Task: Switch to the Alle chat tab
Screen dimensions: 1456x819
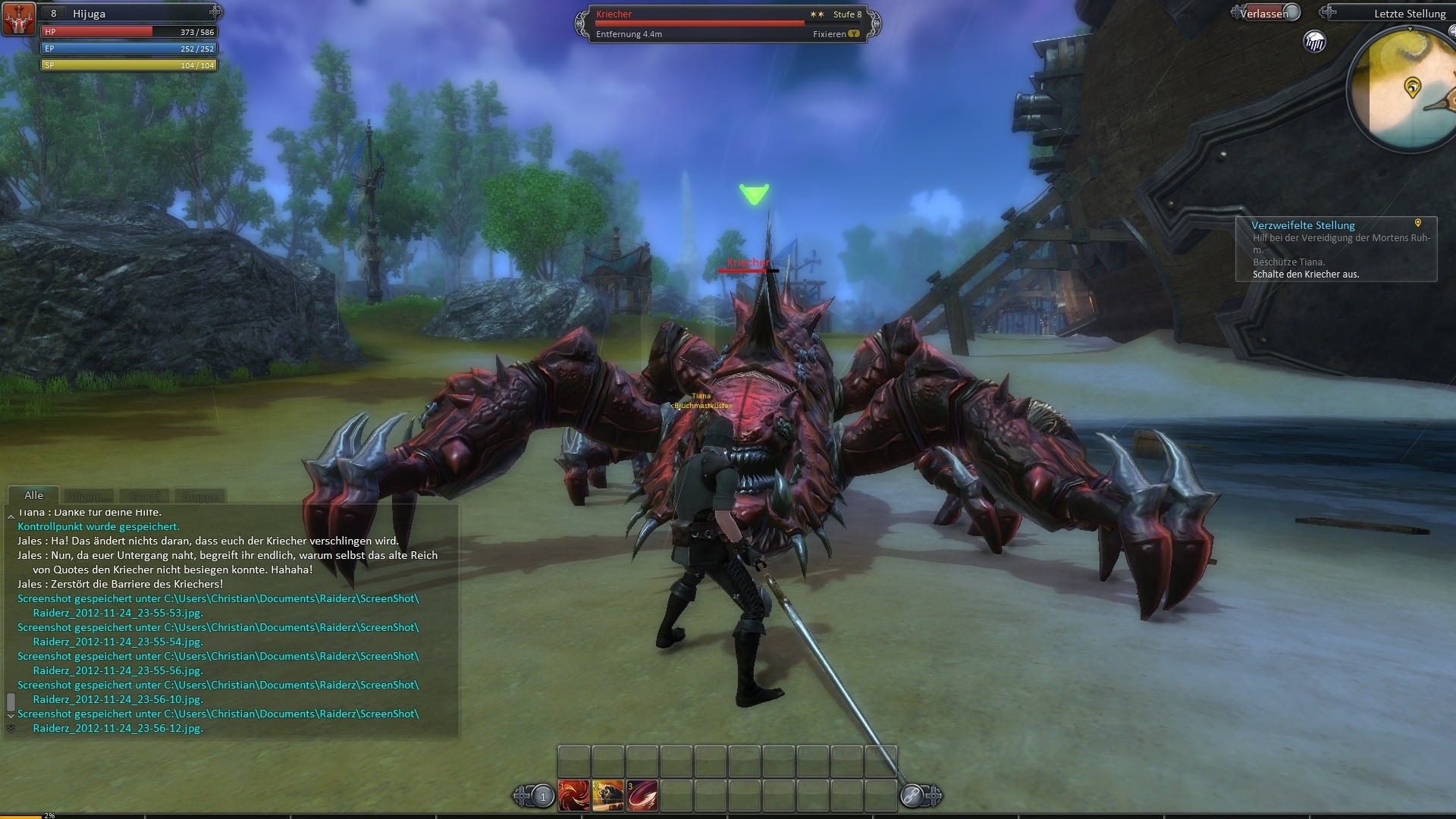Action: (x=33, y=495)
